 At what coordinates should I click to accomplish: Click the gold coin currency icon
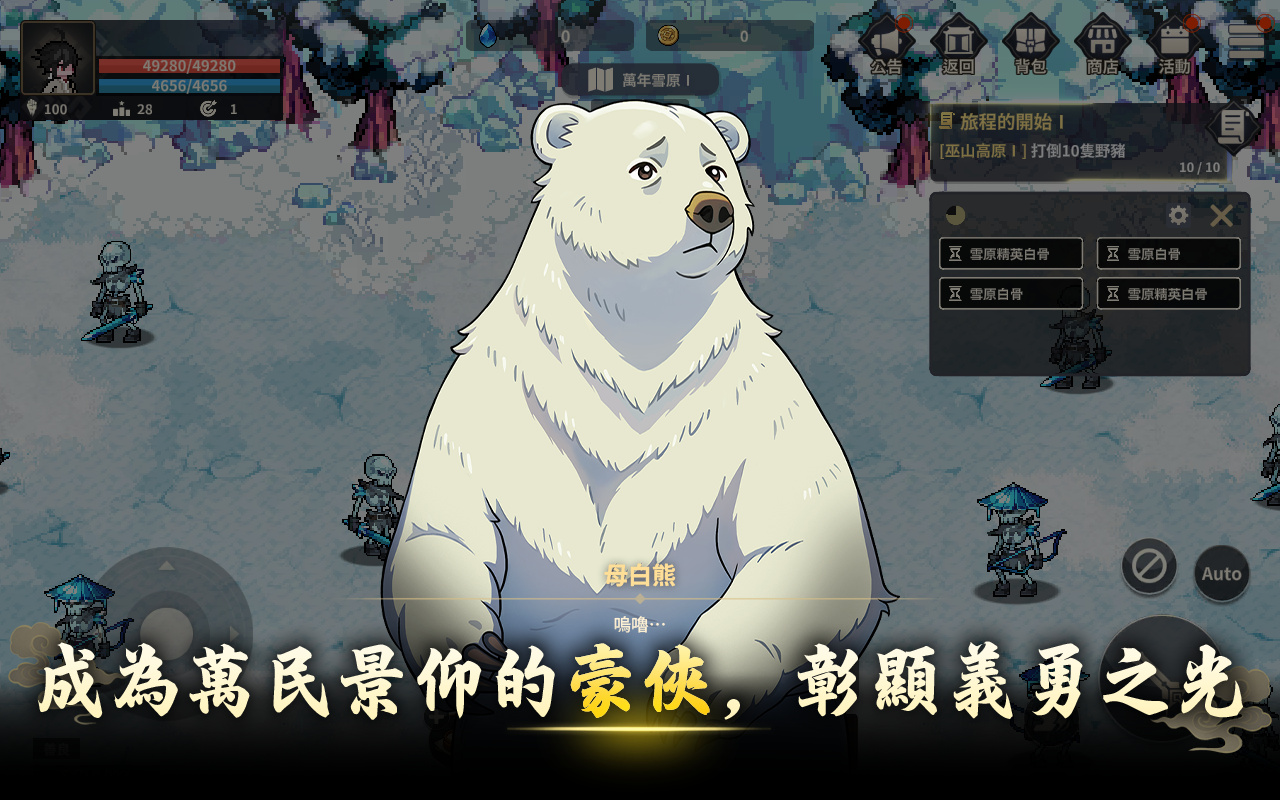tap(671, 33)
